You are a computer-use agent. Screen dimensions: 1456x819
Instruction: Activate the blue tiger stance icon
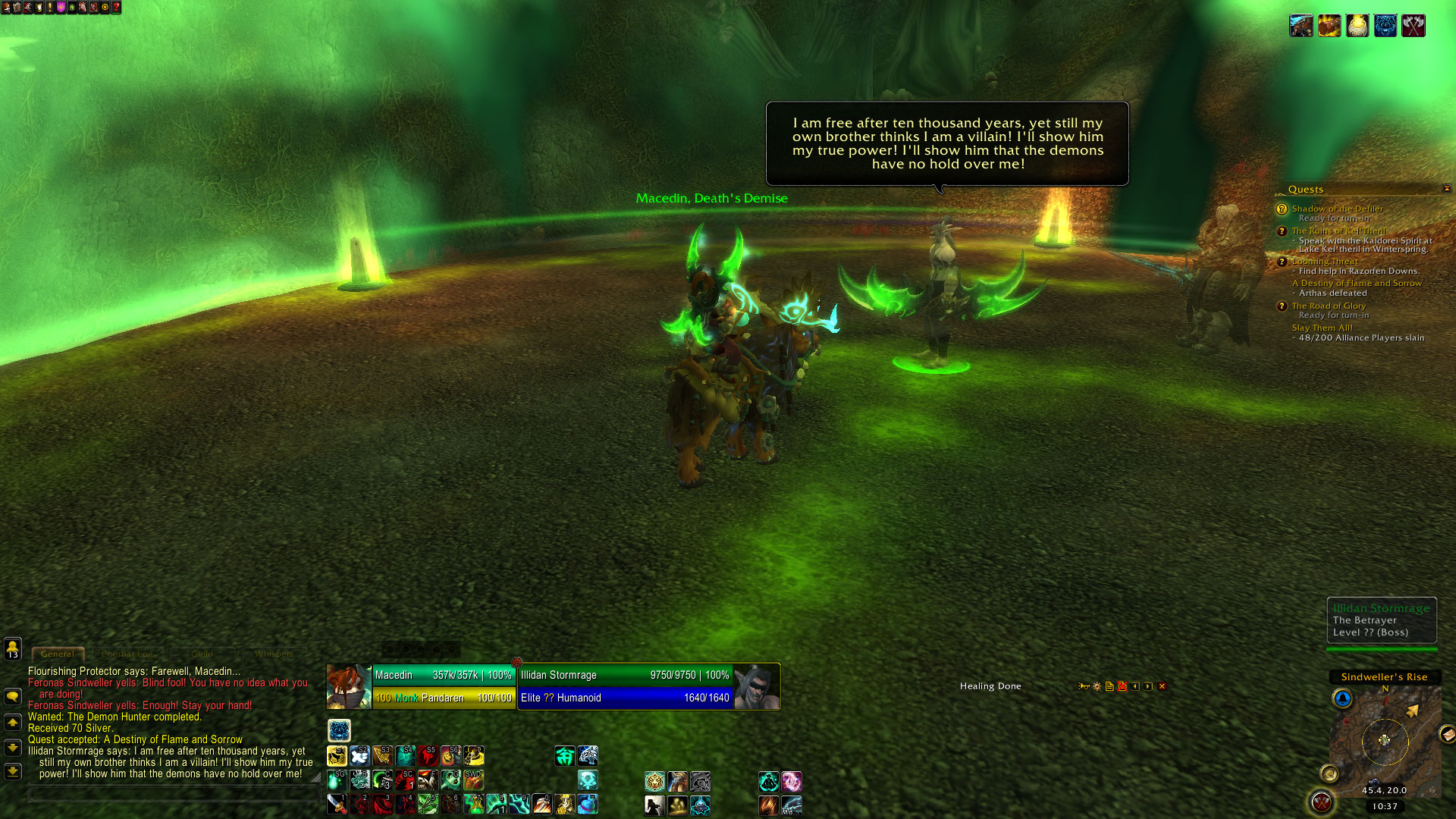tap(339, 730)
